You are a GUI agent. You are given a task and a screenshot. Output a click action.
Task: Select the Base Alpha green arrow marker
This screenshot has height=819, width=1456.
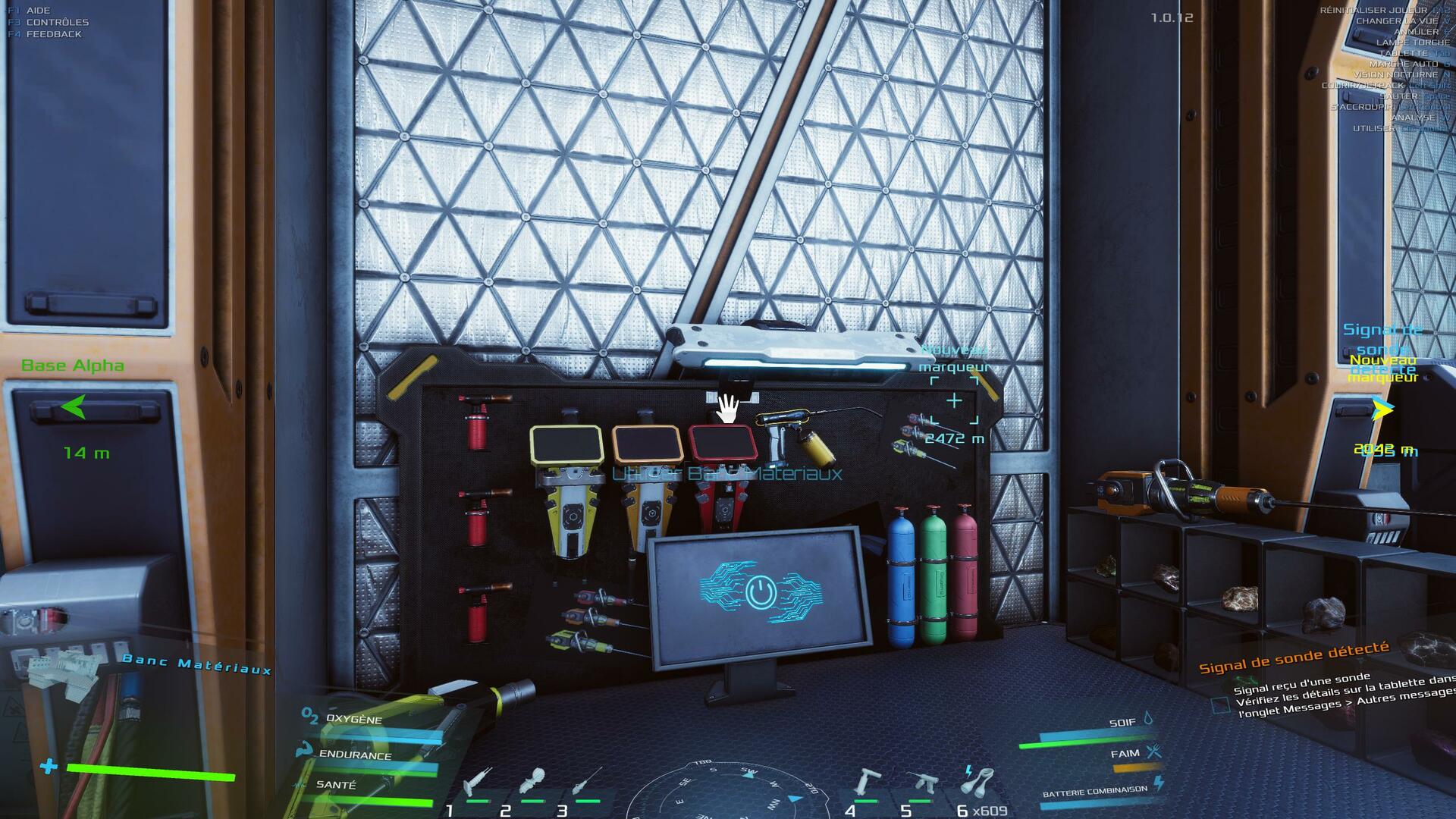[x=74, y=407]
